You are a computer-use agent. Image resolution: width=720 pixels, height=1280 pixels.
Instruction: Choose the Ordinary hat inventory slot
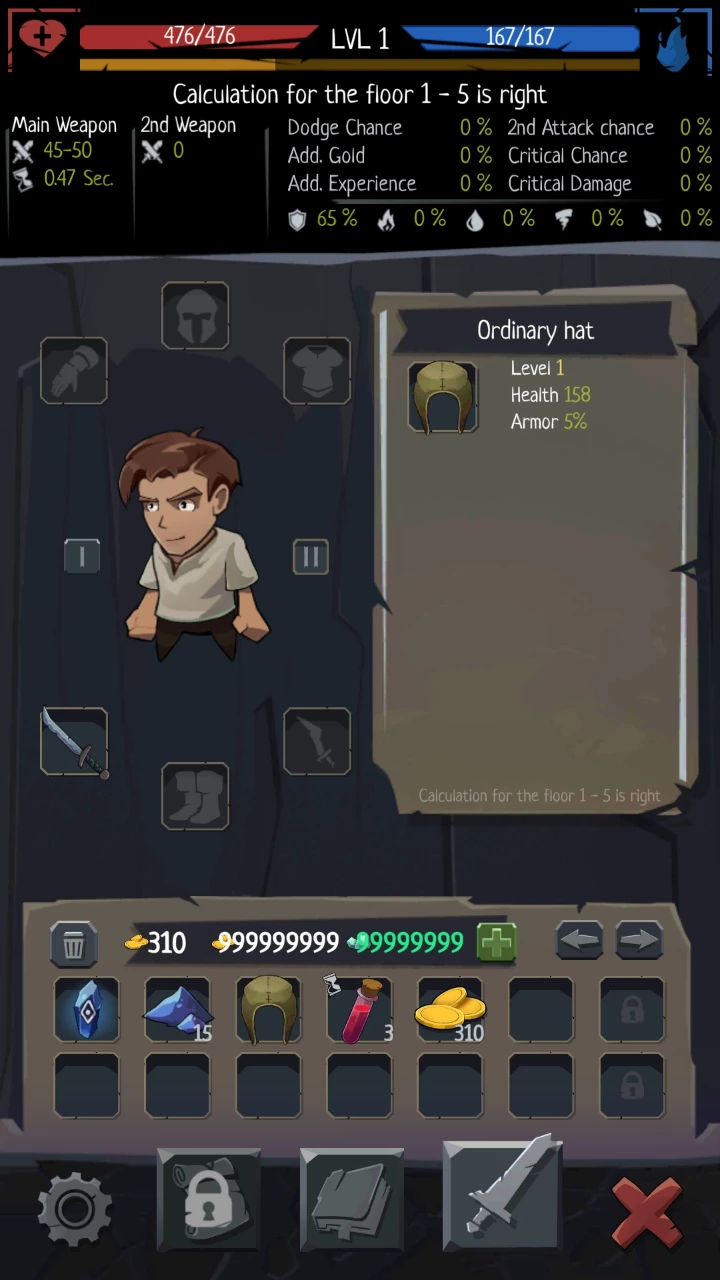point(268,1010)
